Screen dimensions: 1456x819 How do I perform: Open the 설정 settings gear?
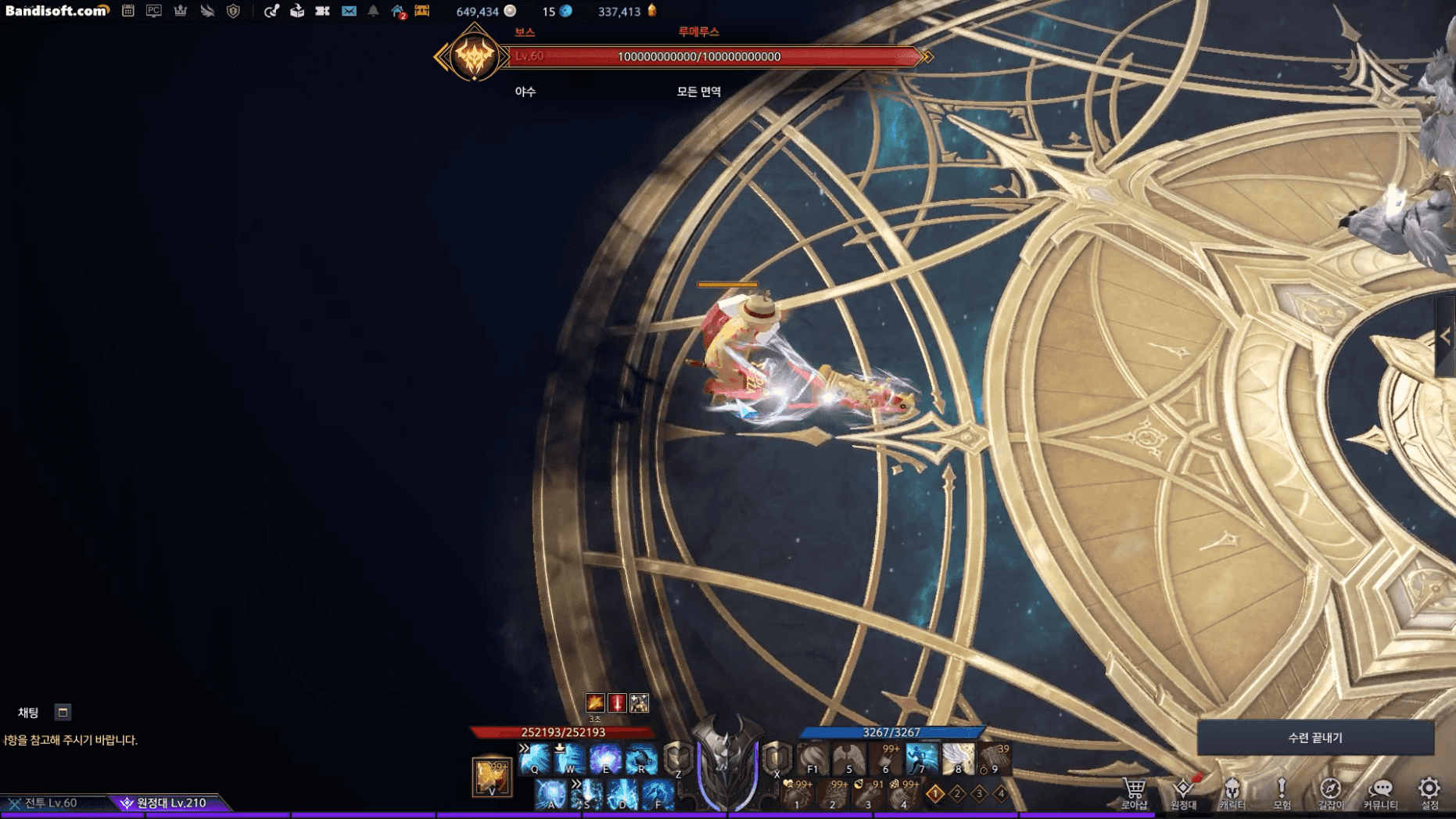1429,792
